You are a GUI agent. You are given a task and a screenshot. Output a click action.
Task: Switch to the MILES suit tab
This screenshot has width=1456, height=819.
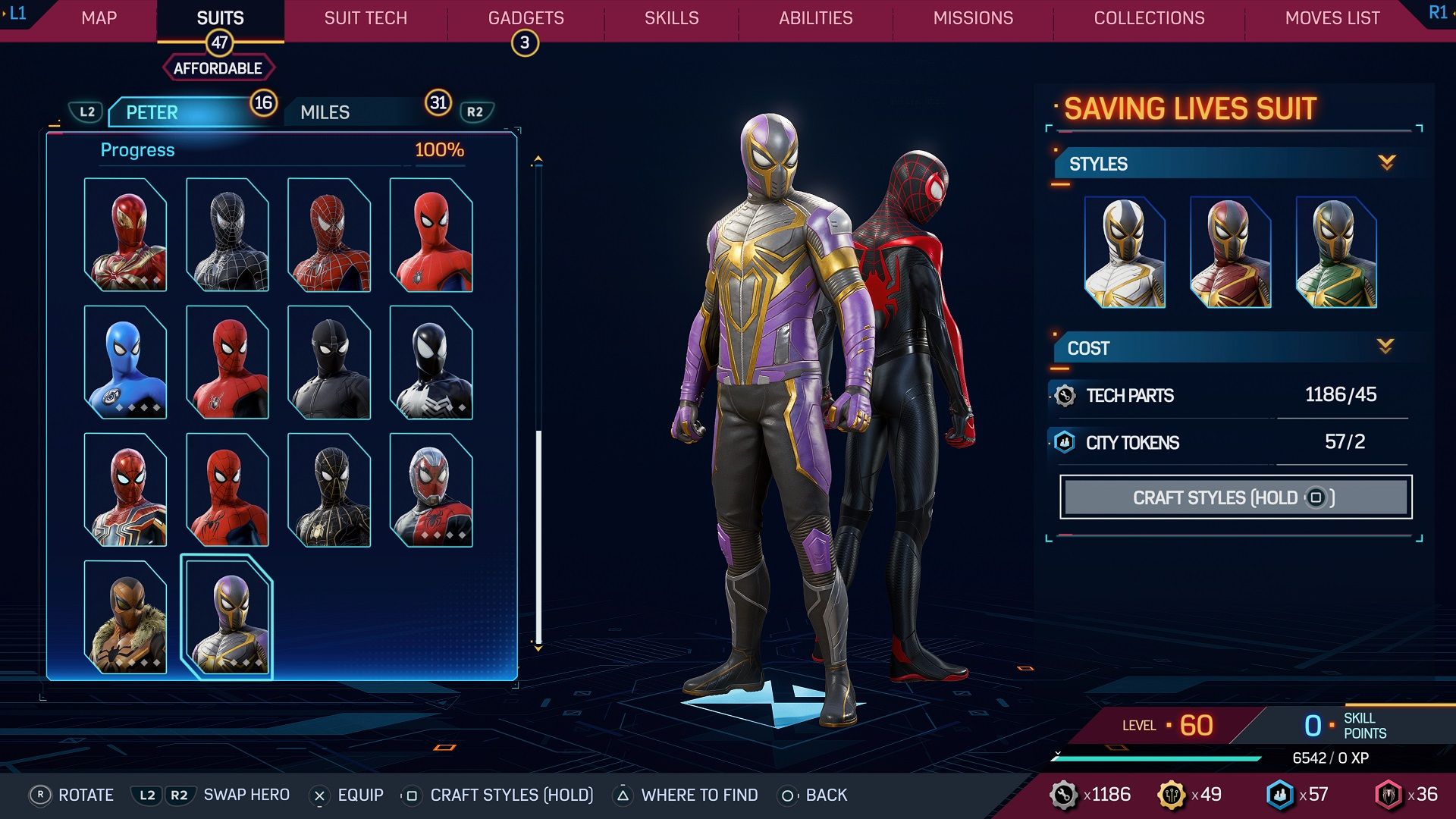(x=324, y=111)
